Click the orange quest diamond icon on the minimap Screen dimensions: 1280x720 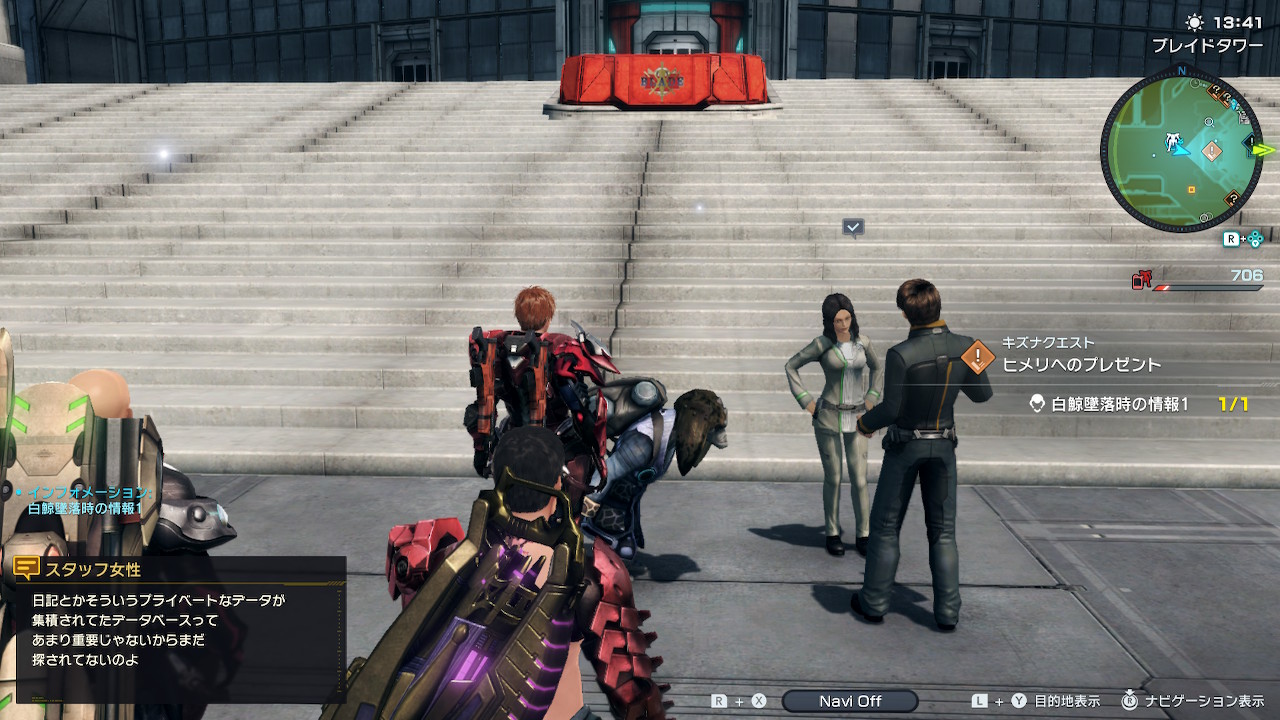click(1211, 152)
